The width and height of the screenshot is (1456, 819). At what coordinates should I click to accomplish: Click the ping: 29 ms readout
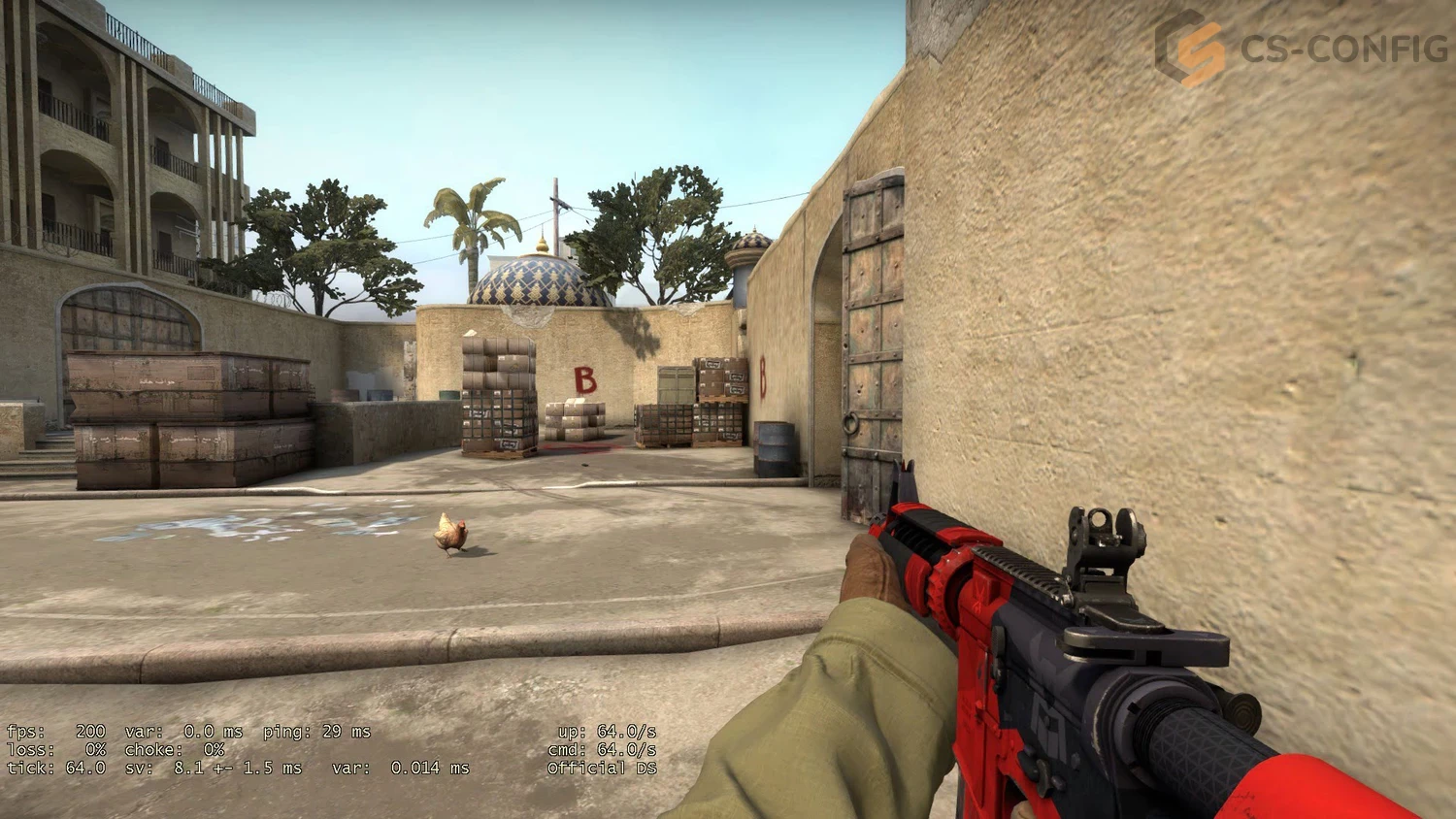coord(315,733)
